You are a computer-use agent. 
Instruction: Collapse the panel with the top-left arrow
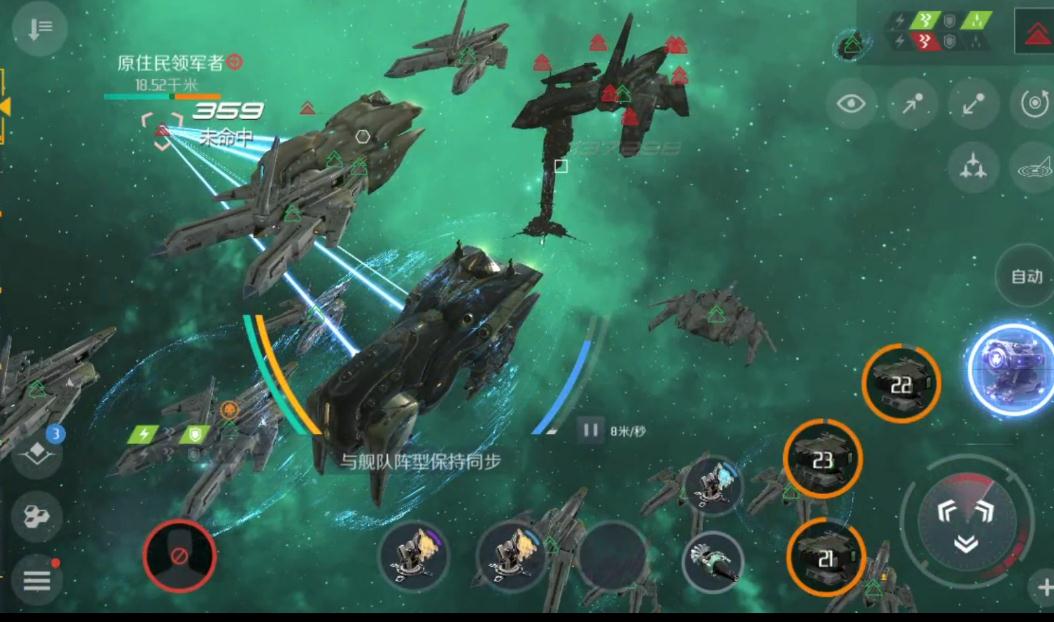pyautogui.click(x=40, y=29)
